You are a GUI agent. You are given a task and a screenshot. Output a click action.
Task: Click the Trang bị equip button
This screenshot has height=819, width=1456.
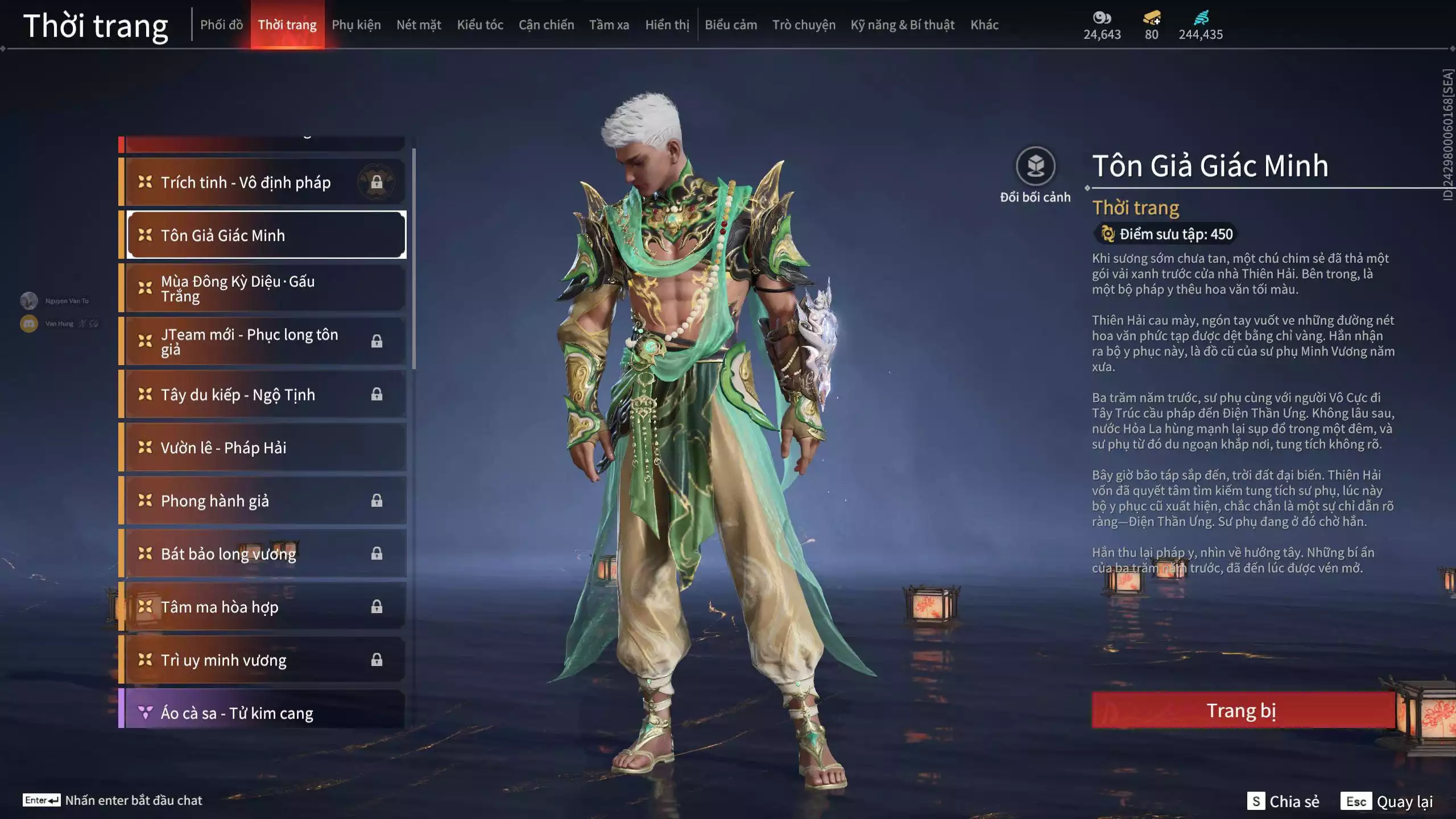1242,710
